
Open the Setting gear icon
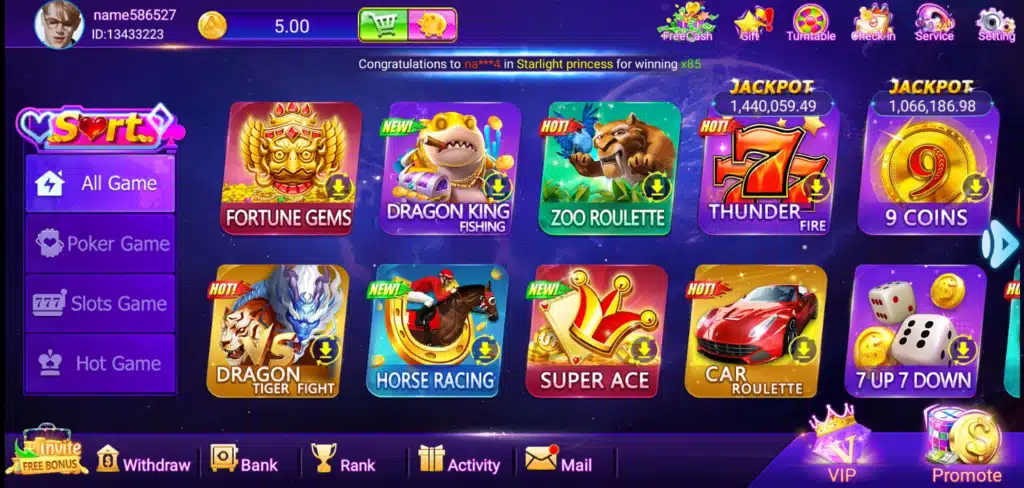point(995,24)
